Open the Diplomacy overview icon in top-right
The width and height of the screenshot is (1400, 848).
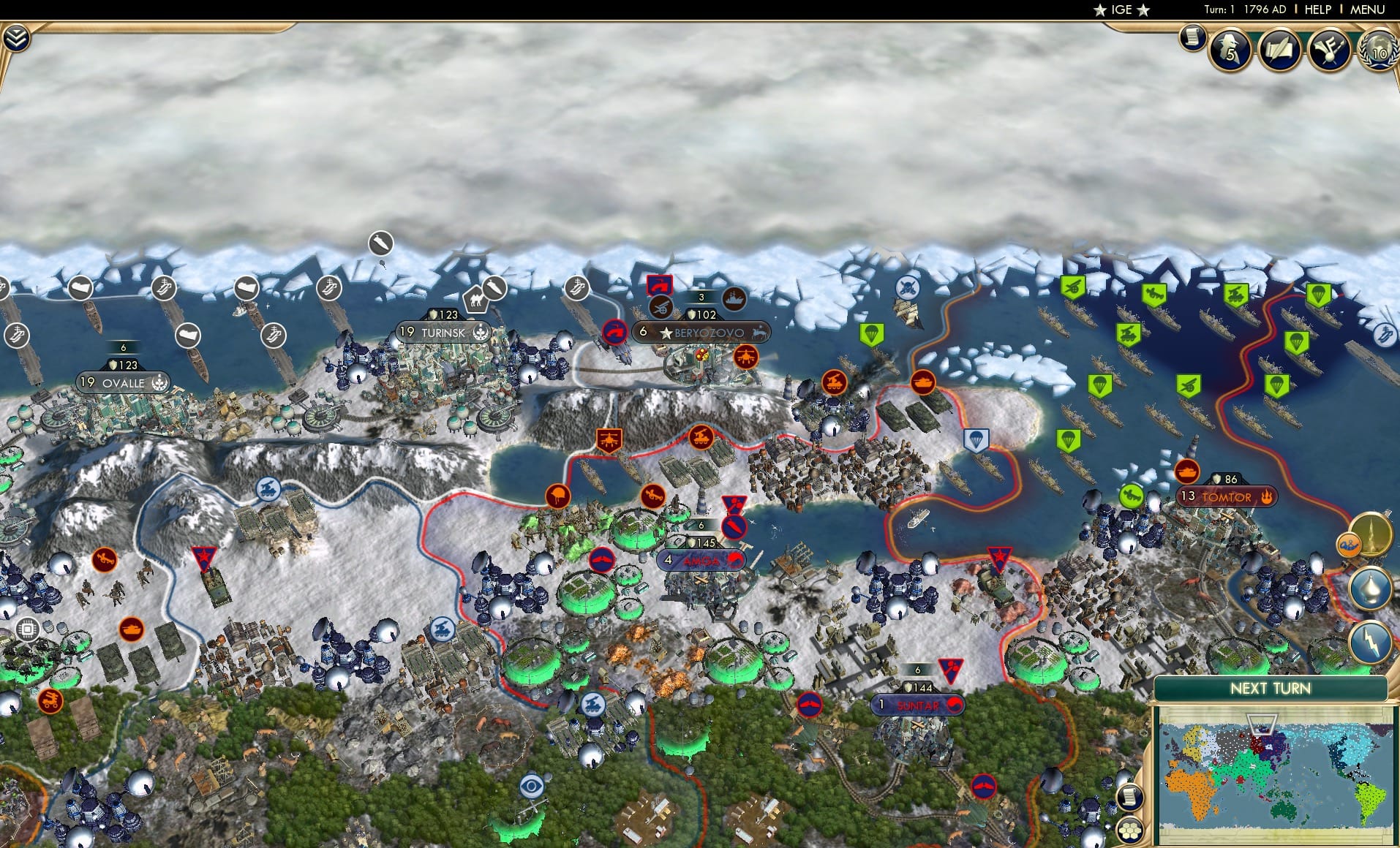tap(1329, 51)
